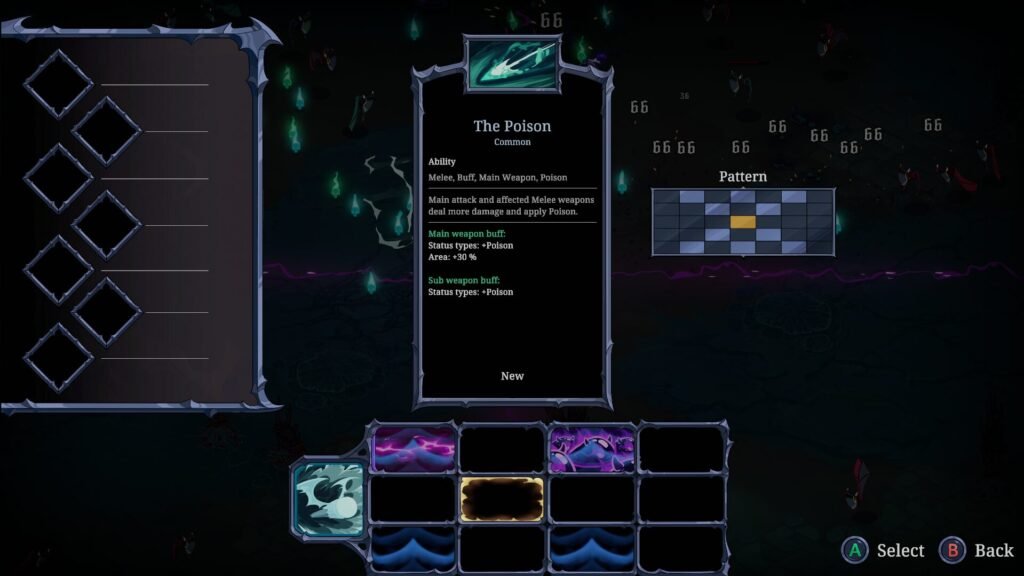This screenshot has height=576, width=1024.
Task: Choose the purple lightning wave tile
Action: tap(414, 449)
